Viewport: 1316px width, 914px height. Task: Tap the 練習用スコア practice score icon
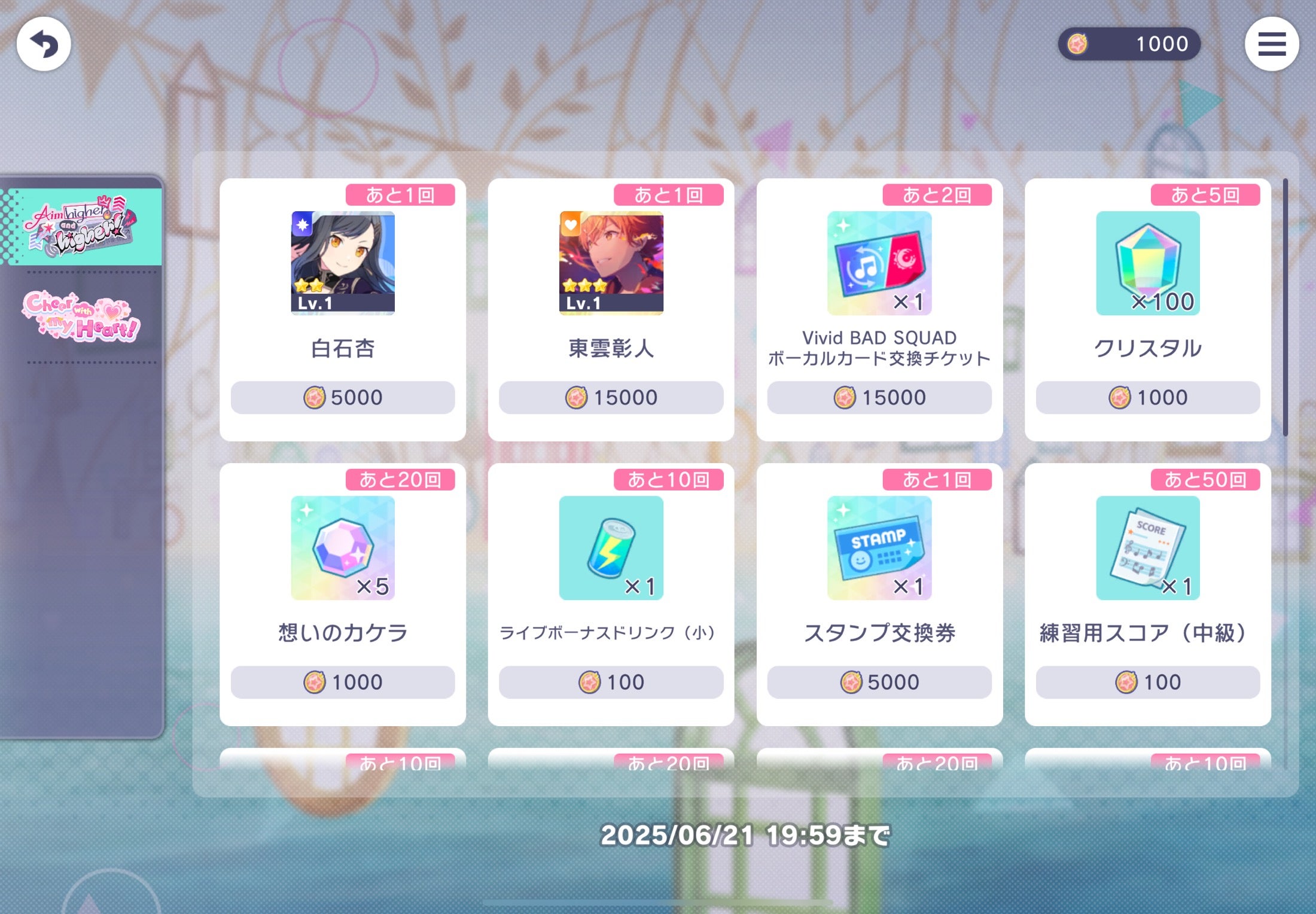1147,547
